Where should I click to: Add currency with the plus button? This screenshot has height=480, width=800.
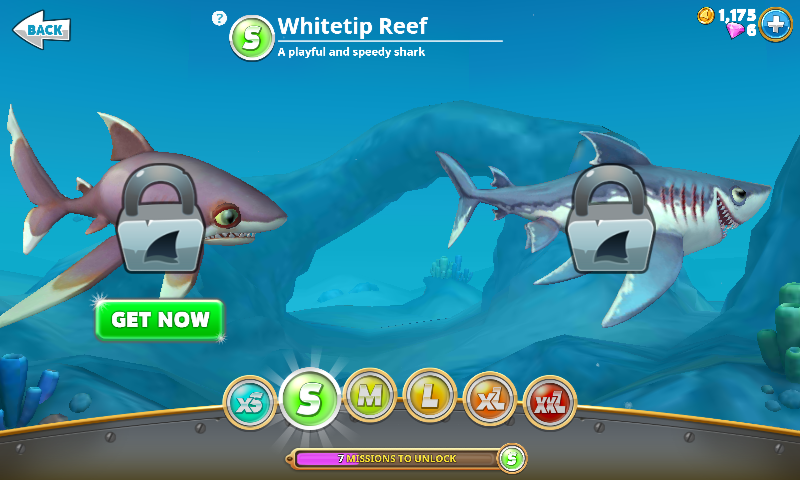775,23
